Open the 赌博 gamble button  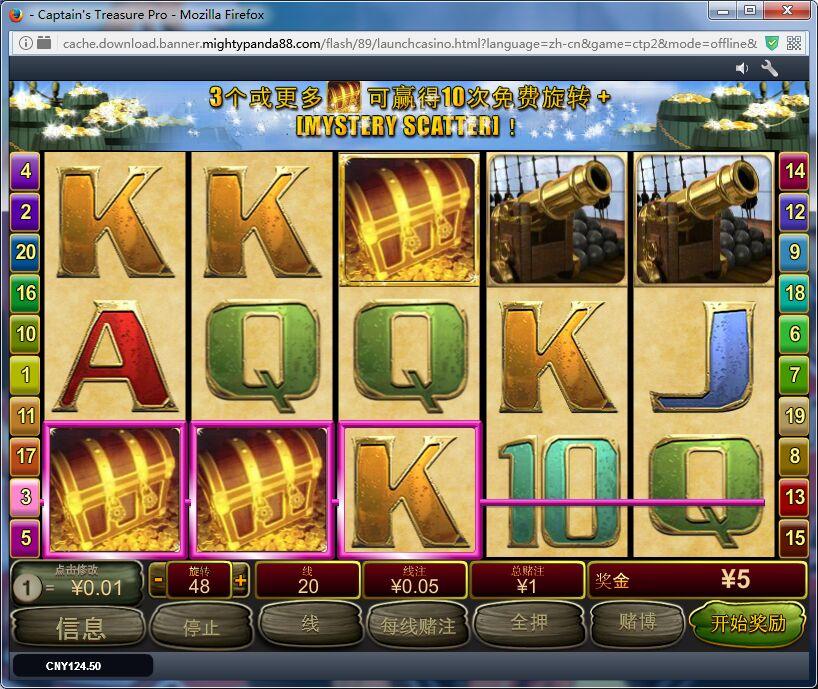[x=637, y=624]
